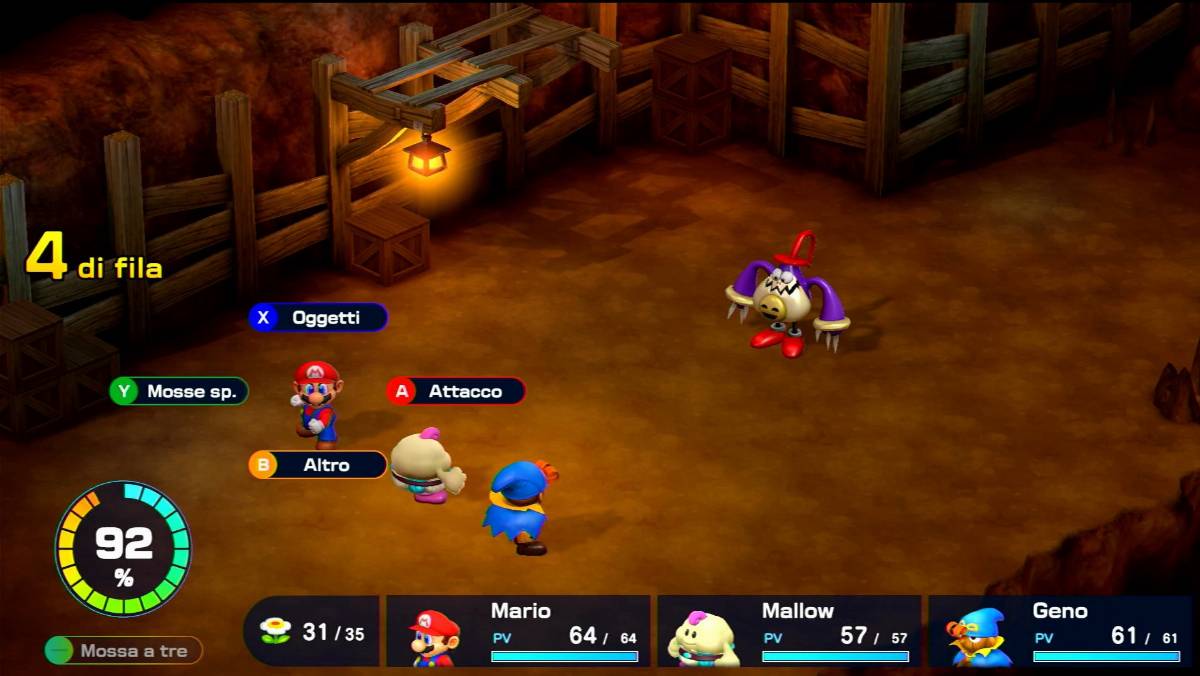Select Mario's party status panel
Screen dimensions: 1200x676
[x=518, y=631]
